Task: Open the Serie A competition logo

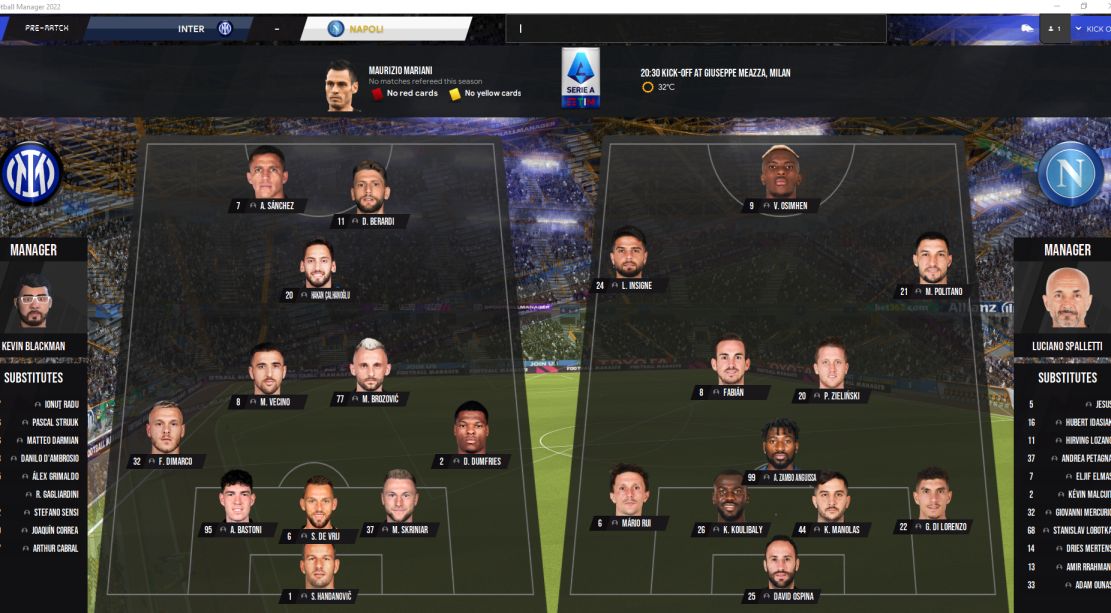Action: pos(581,77)
